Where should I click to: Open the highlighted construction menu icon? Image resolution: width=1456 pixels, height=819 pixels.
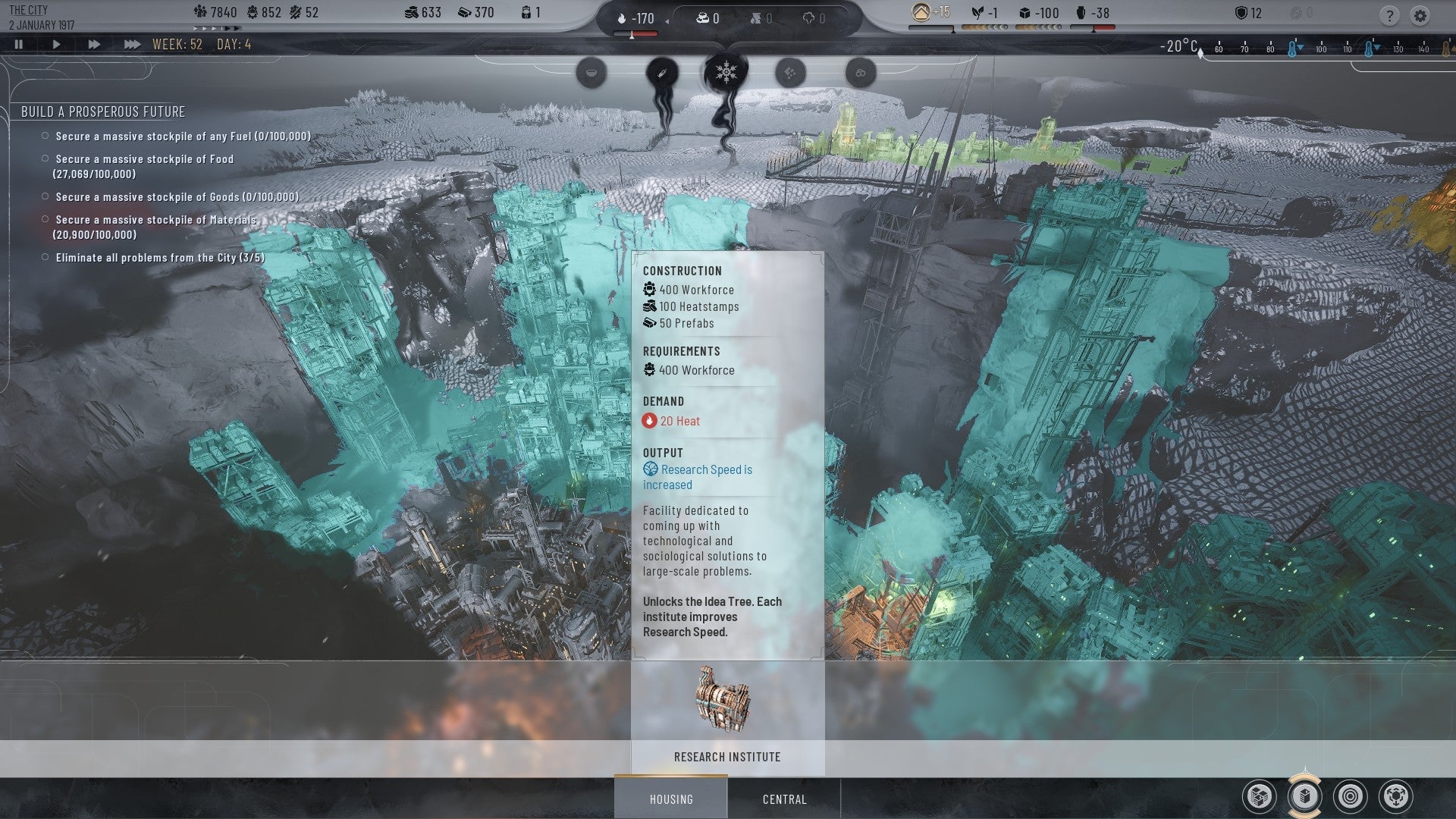click(x=1305, y=797)
